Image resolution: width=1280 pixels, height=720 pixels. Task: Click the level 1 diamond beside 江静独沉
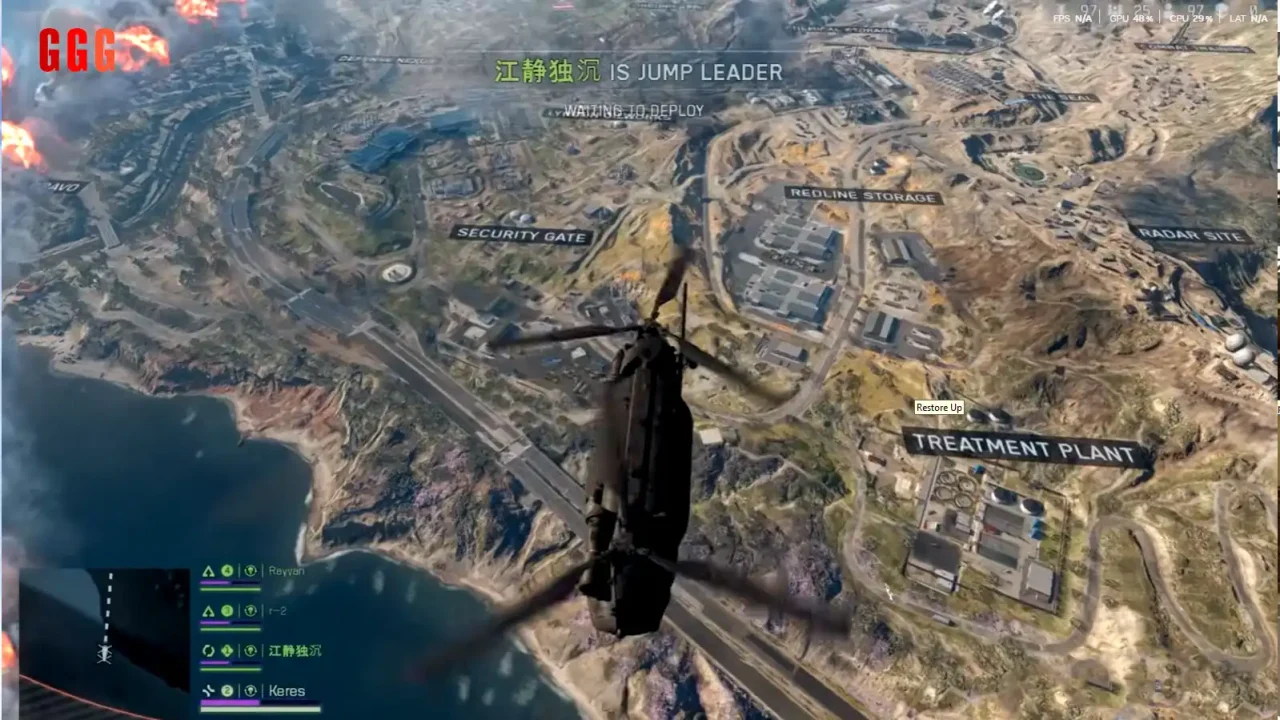click(x=228, y=650)
